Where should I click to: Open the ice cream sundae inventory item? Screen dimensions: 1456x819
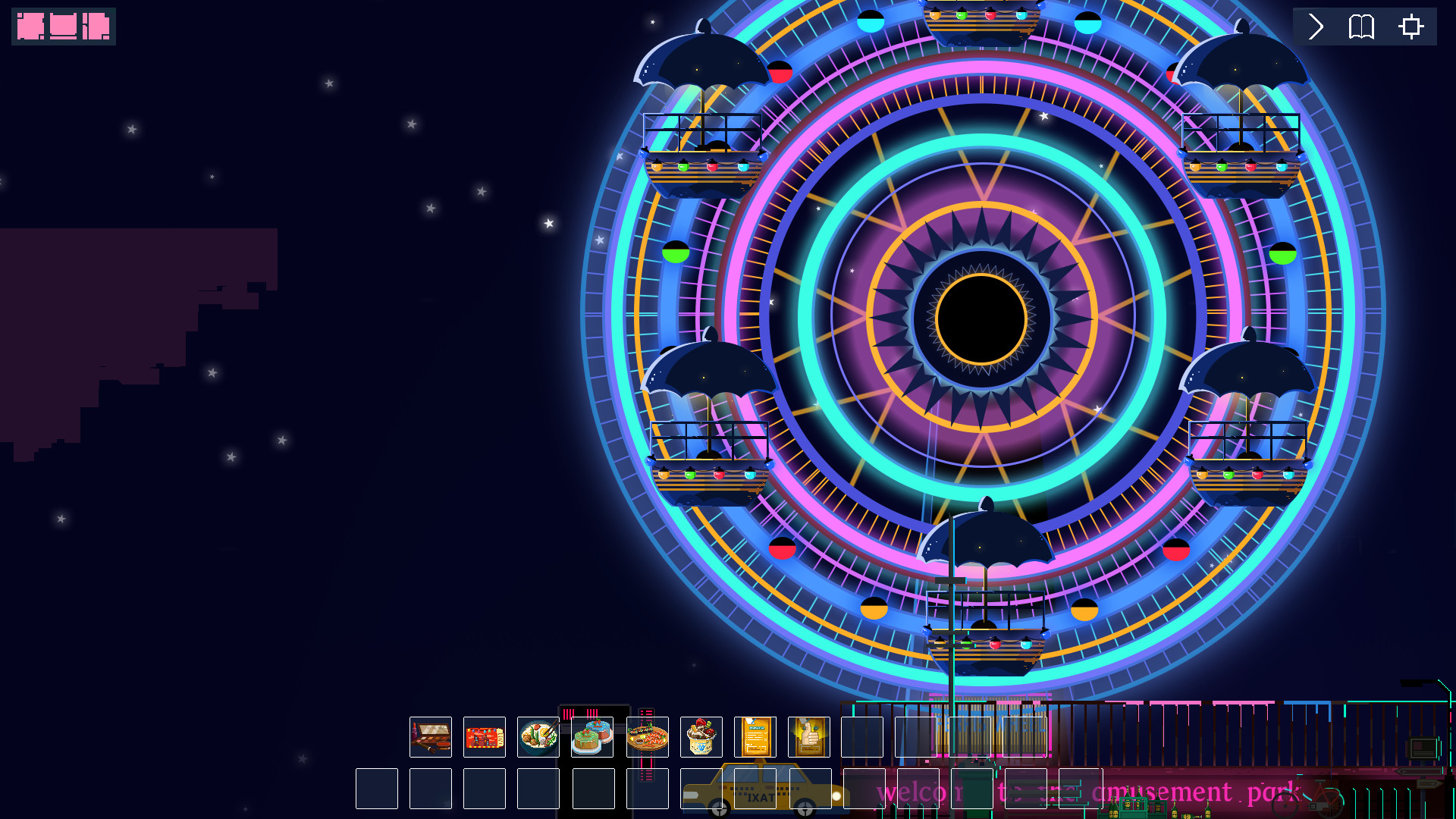700,736
